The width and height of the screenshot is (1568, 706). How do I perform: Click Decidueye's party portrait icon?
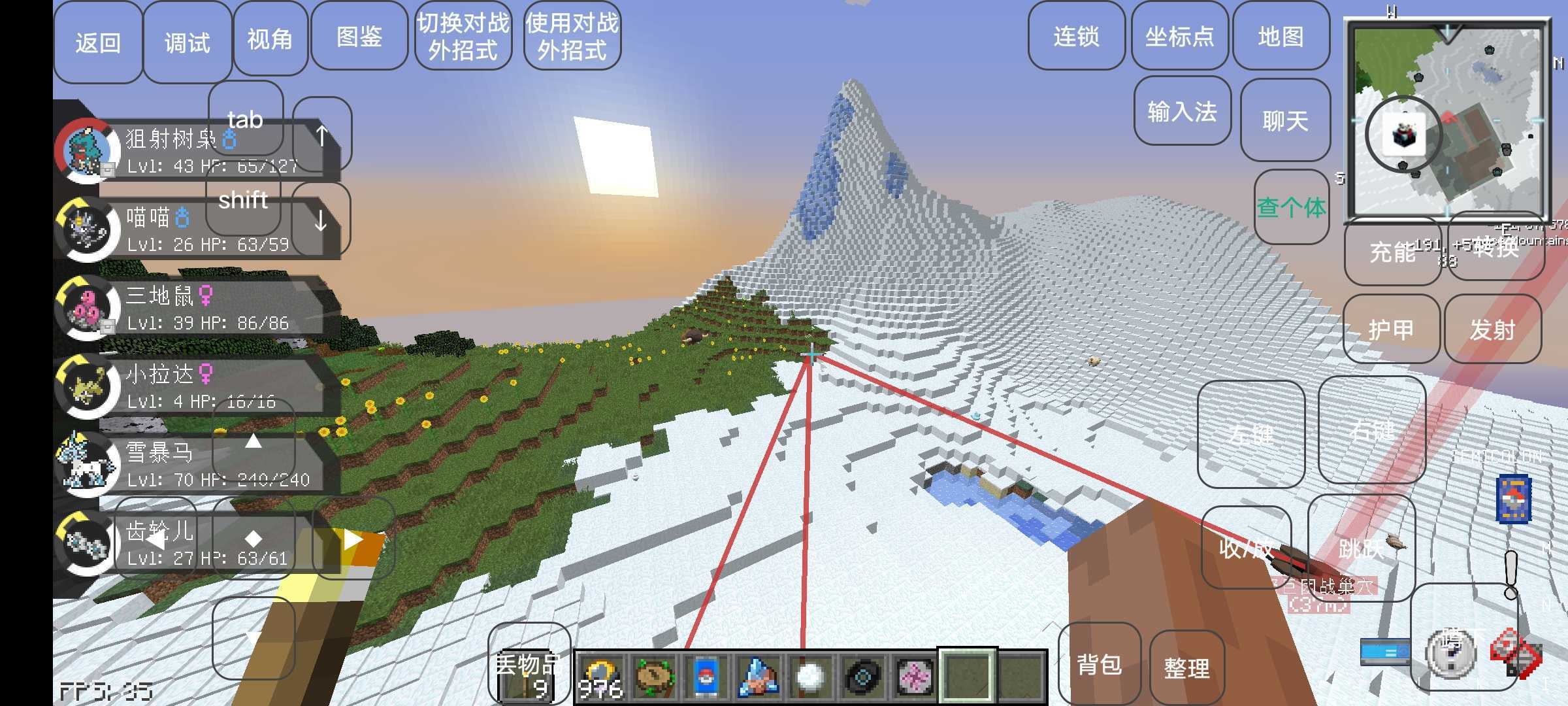(x=86, y=149)
